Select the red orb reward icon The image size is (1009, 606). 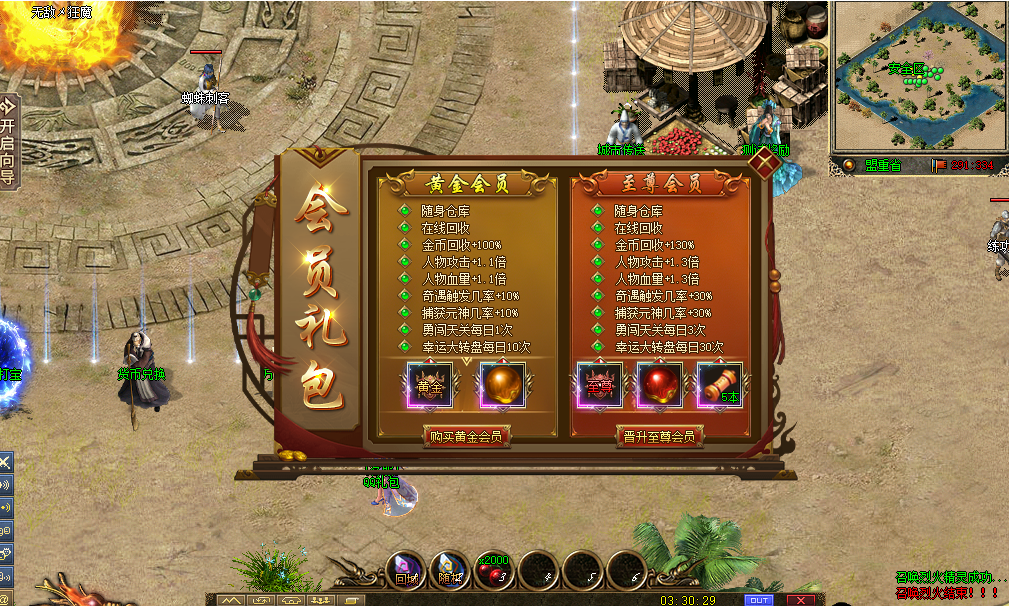pos(659,386)
